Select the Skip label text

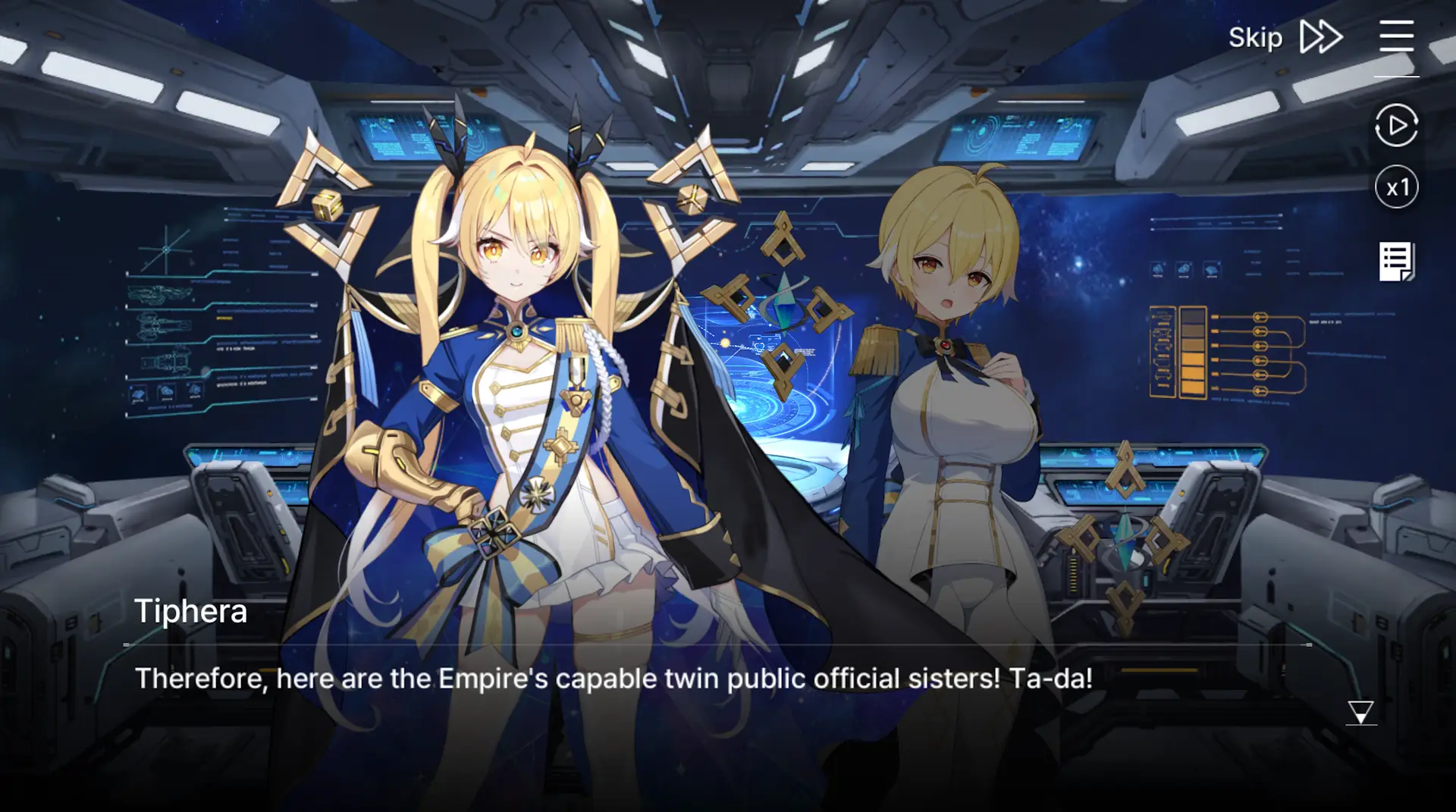pyautogui.click(x=1255, y=36)
